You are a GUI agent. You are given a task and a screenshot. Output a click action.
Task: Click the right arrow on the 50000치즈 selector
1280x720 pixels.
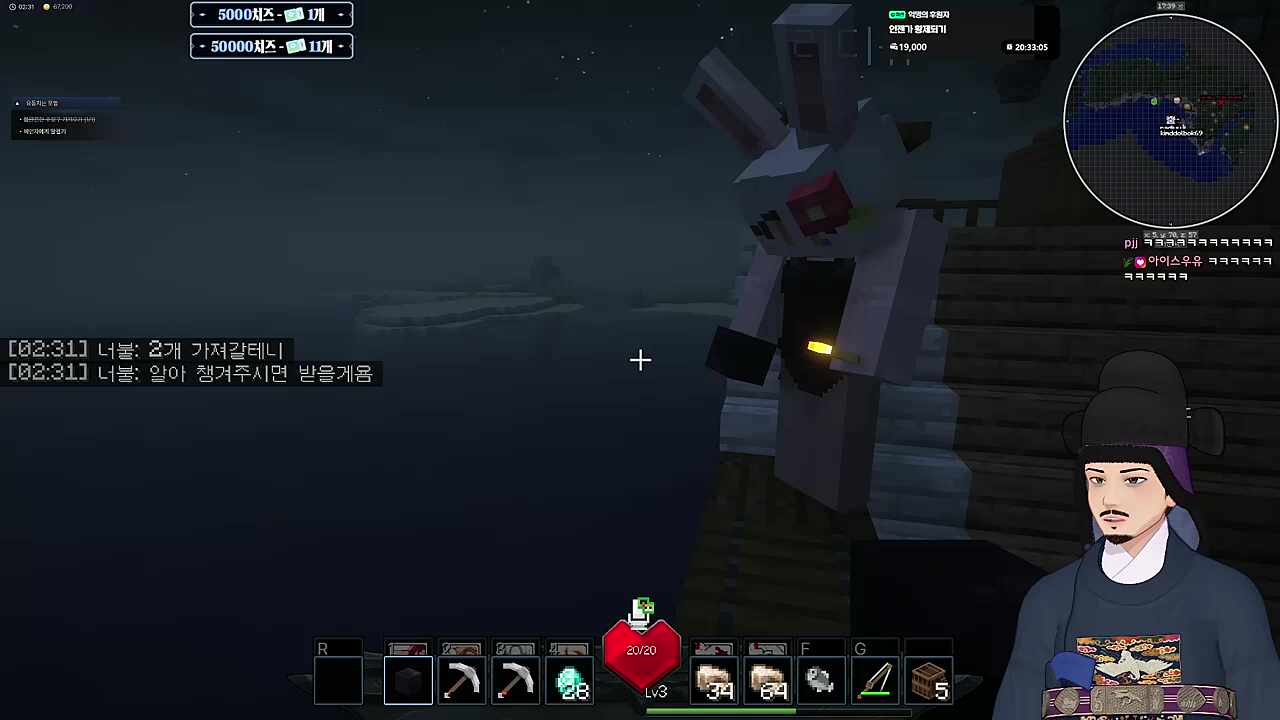tap(341, 46)
